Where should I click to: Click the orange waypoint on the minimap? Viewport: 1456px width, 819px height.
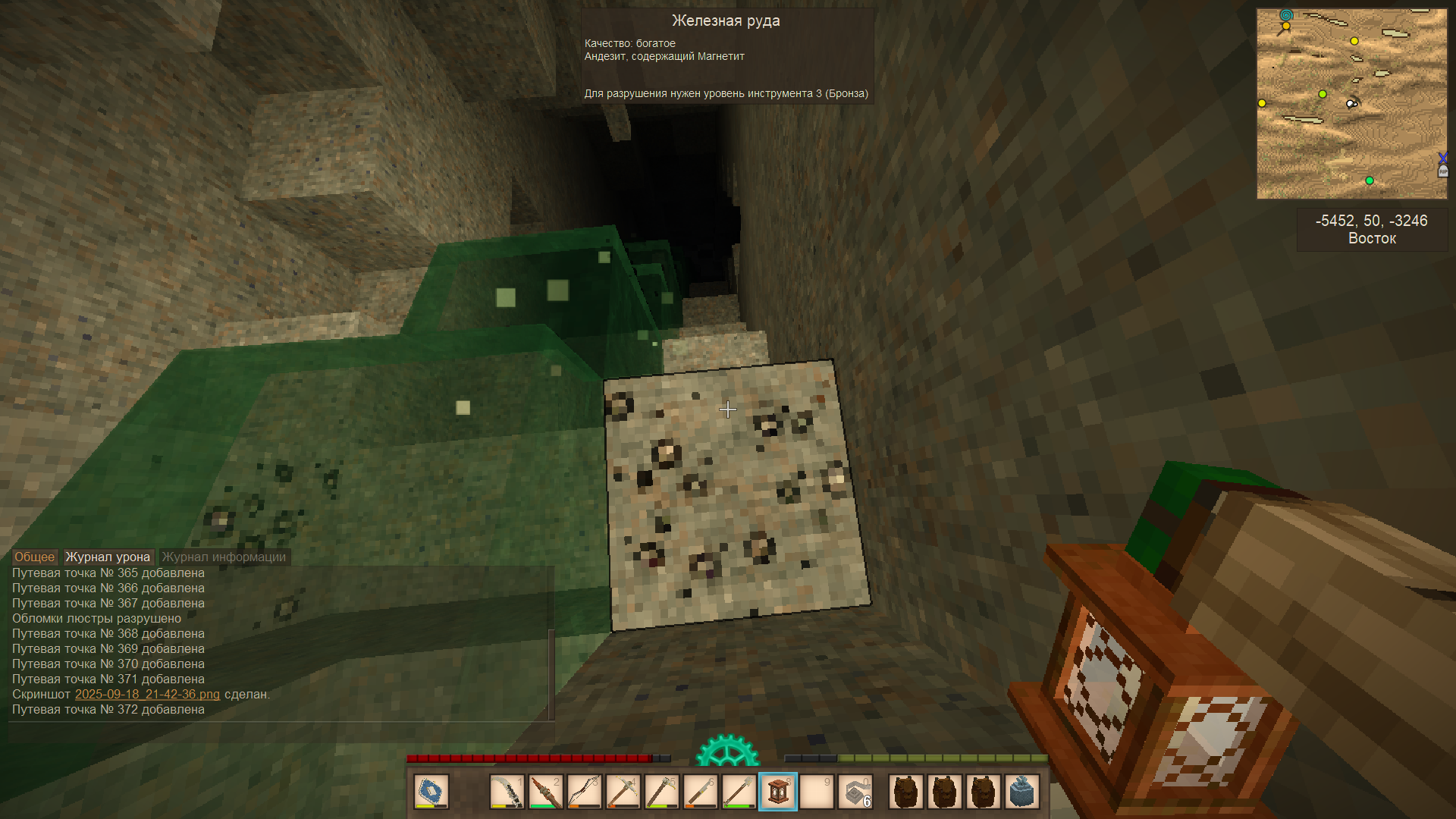click(x=1285, y=27)
